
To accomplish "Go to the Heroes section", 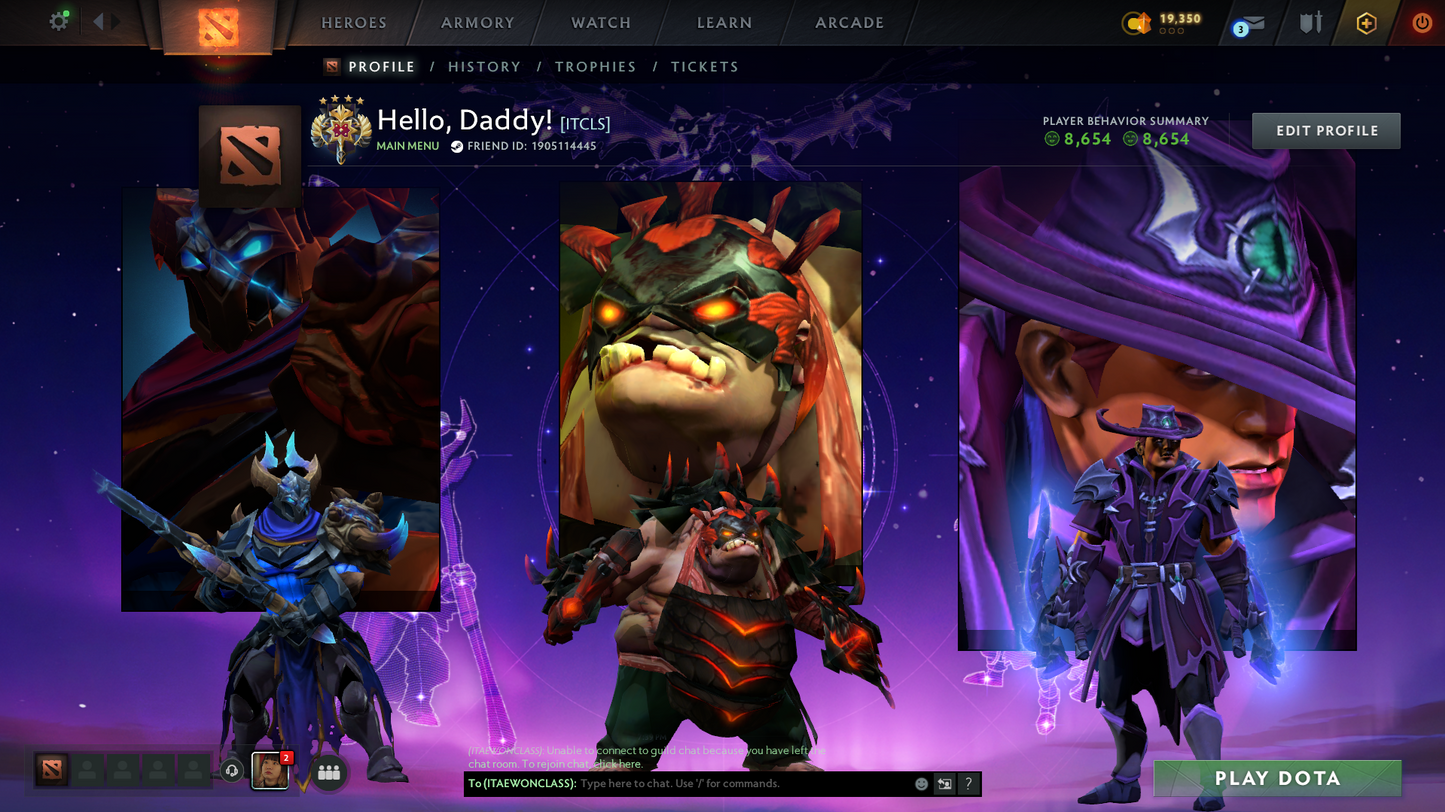I will pyautogui.click(x=353, y=22).
